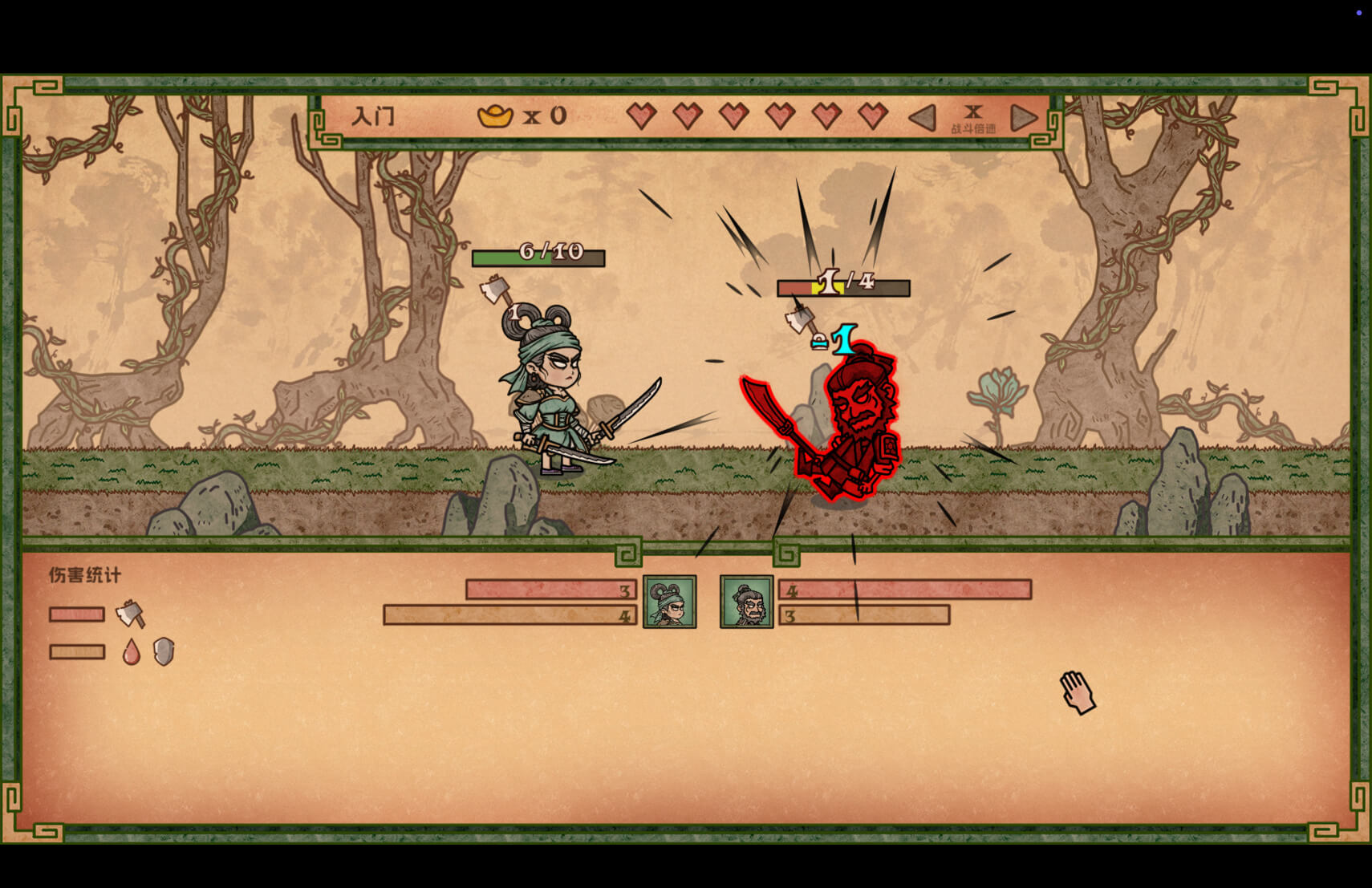The height and width of the screenshot is (888, 1372).
Task: Click the 战斗倍速 speed multiplier indicator
Action: pos(973,116)
